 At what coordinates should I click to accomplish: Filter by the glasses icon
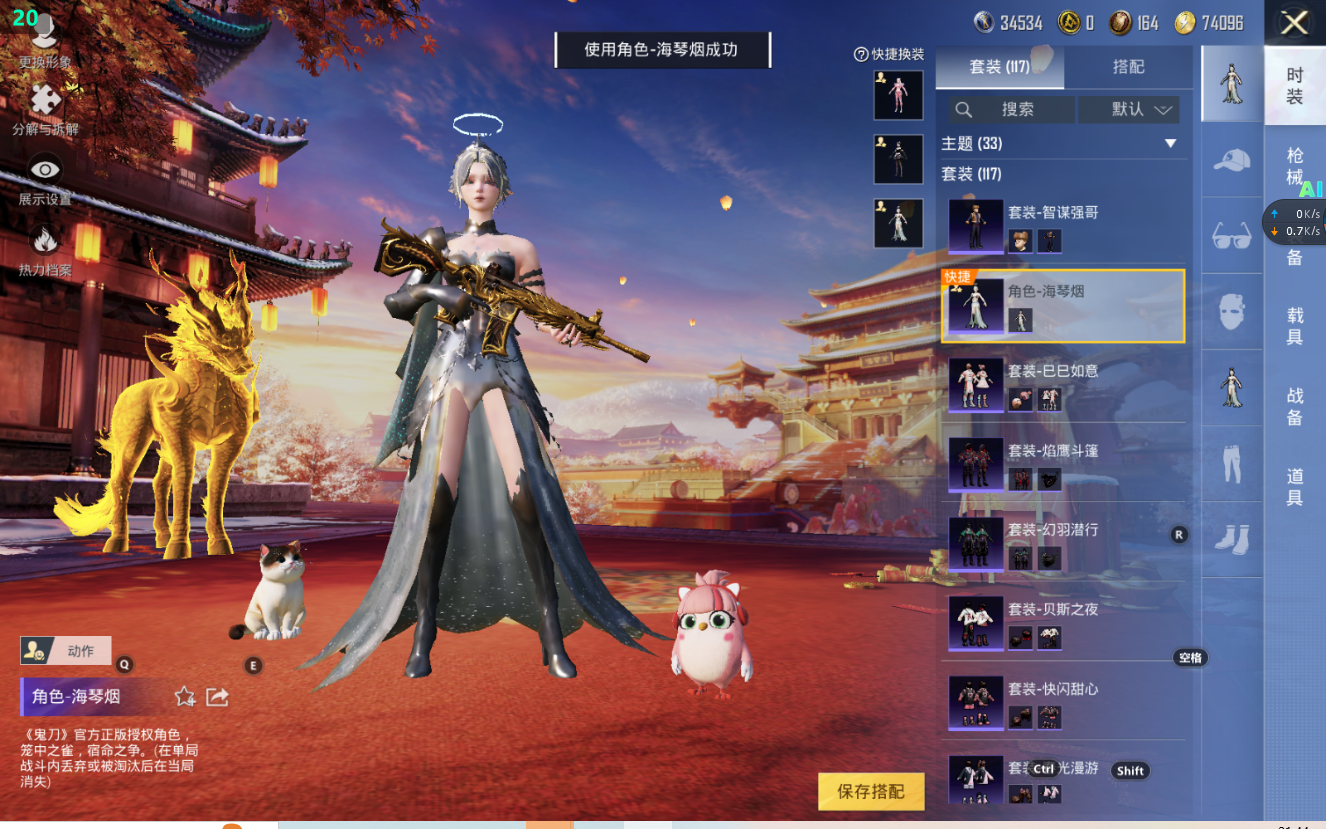point(1232,236)
